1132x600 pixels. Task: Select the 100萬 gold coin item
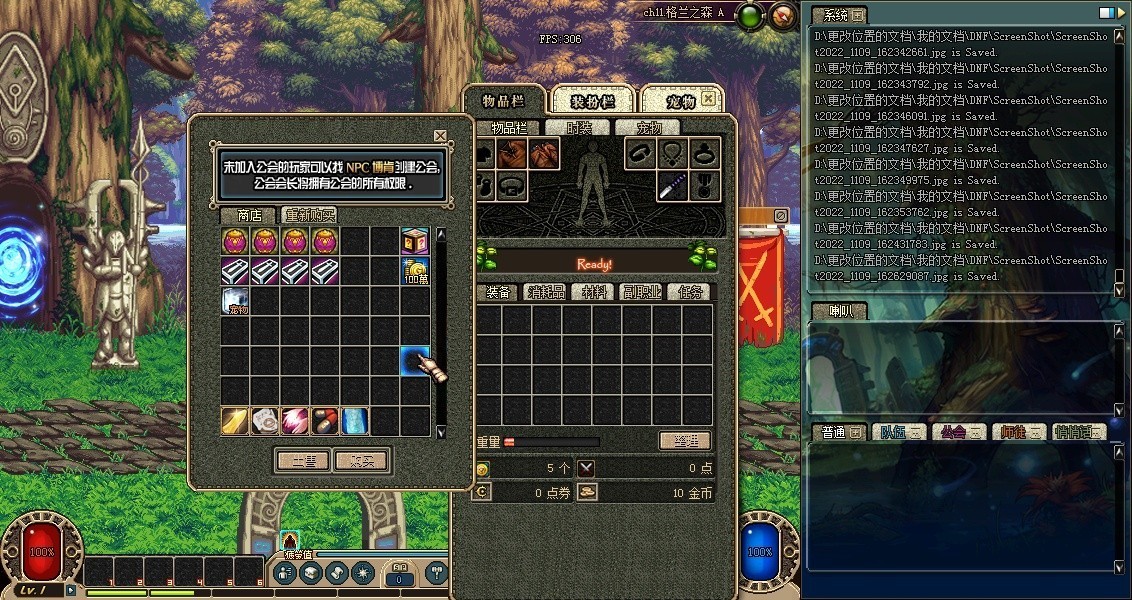tap(415, 271)
